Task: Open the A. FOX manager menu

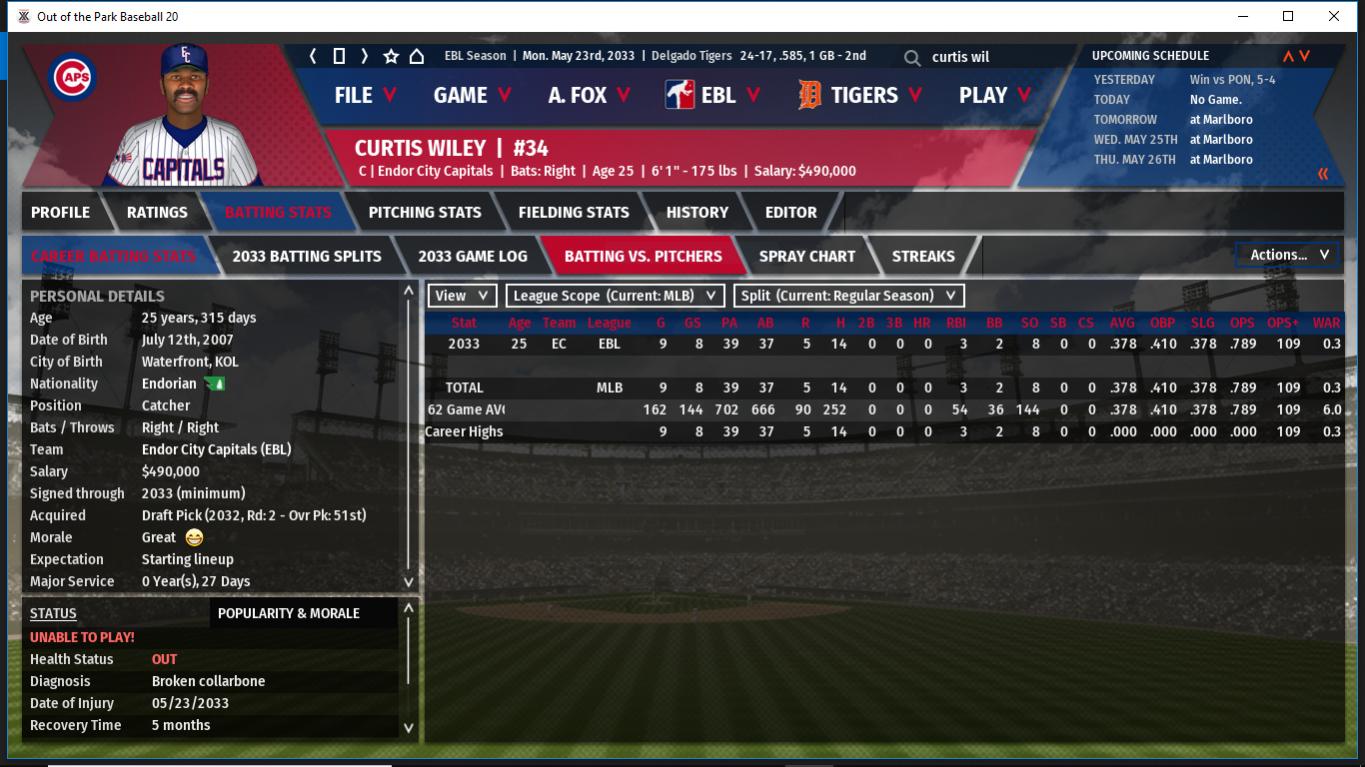Action: [x=589, y=95]
